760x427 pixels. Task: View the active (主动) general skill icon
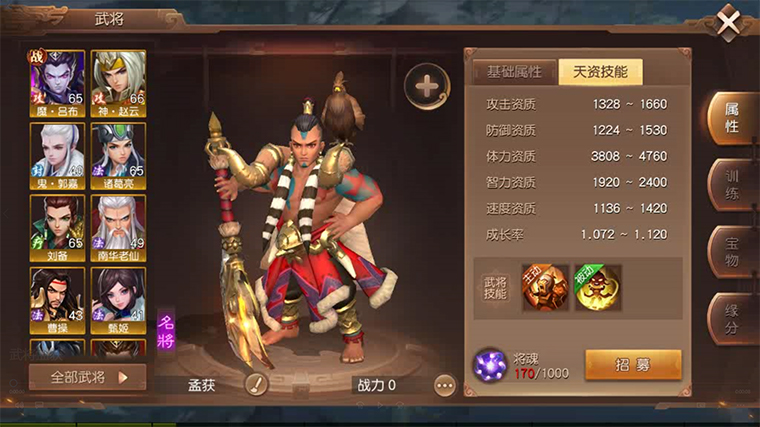(x=545, y=287)
